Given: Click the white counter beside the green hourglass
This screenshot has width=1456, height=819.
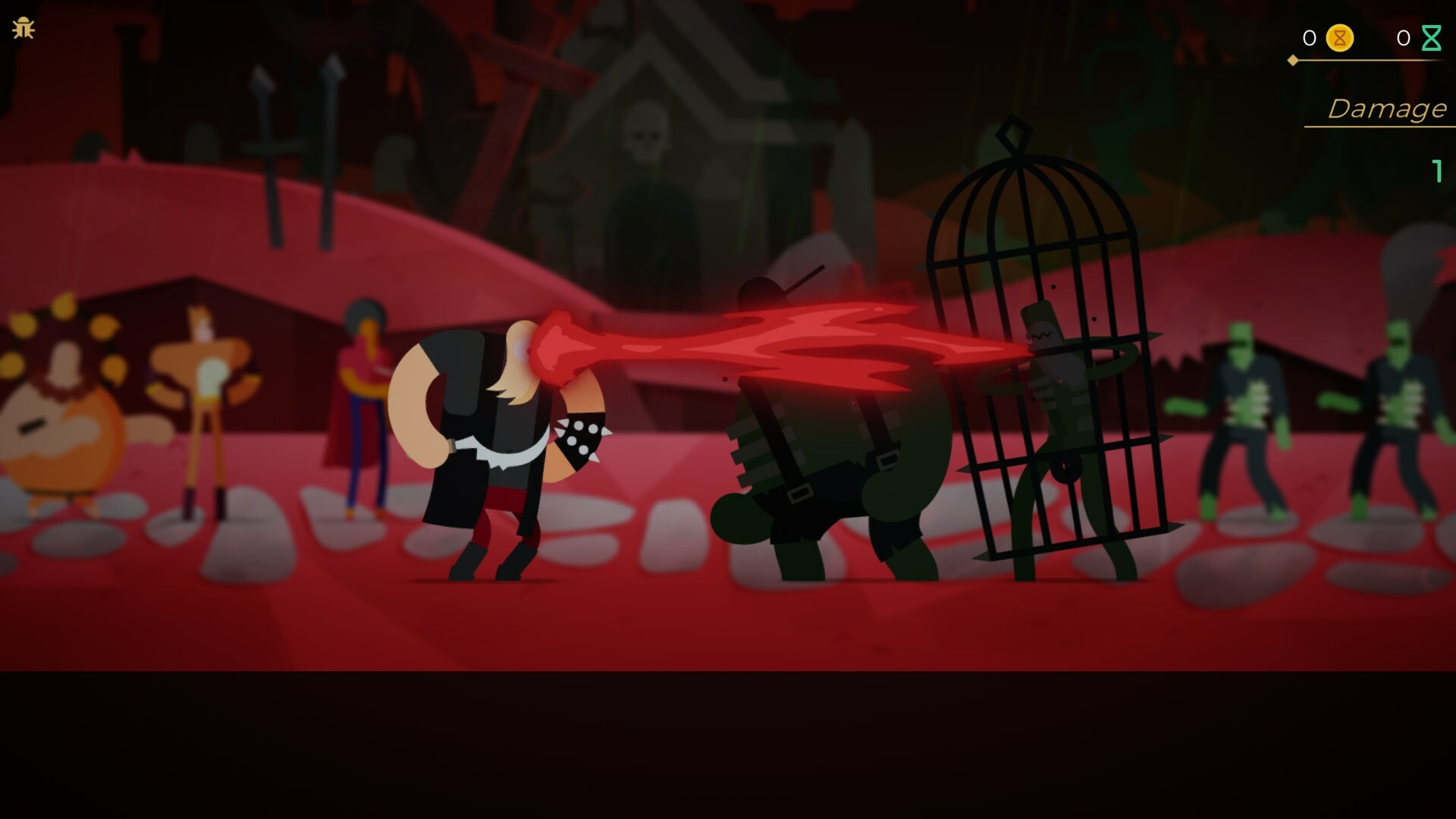Looking at the screenshot, I should [x=1404, y=38].
